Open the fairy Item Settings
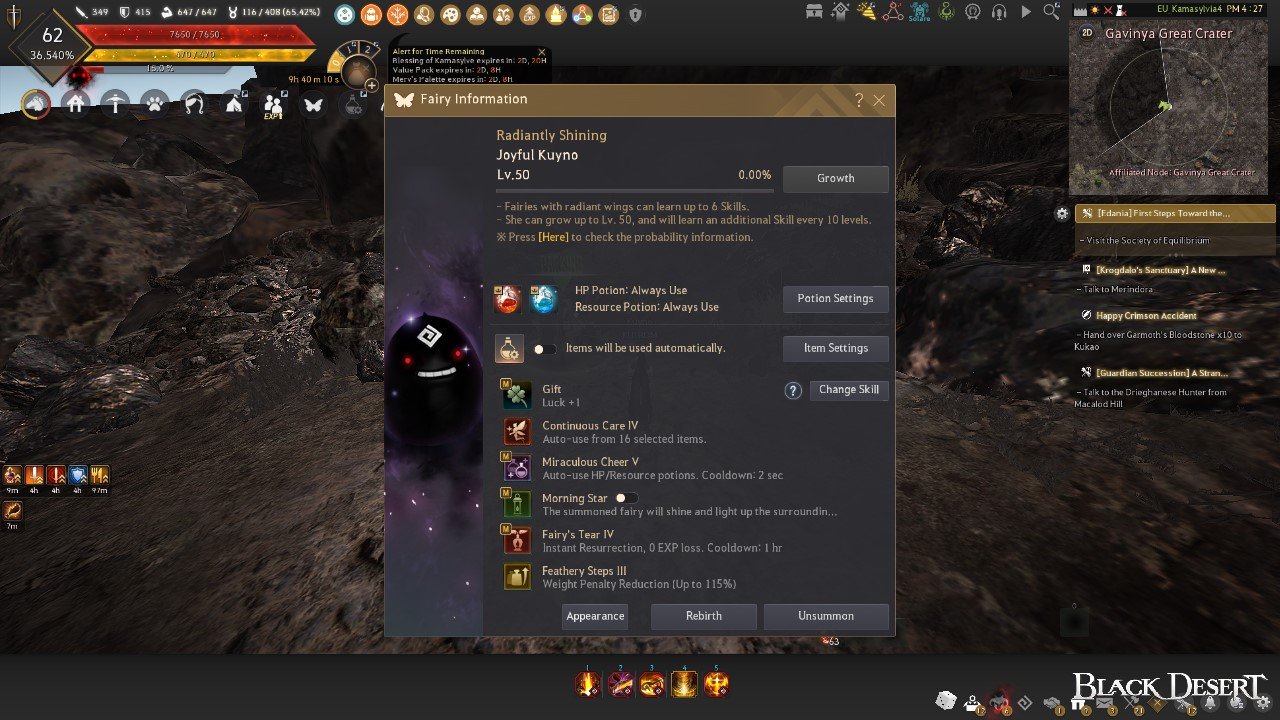This screenshot has width=1280, height=720. (835, 348)
